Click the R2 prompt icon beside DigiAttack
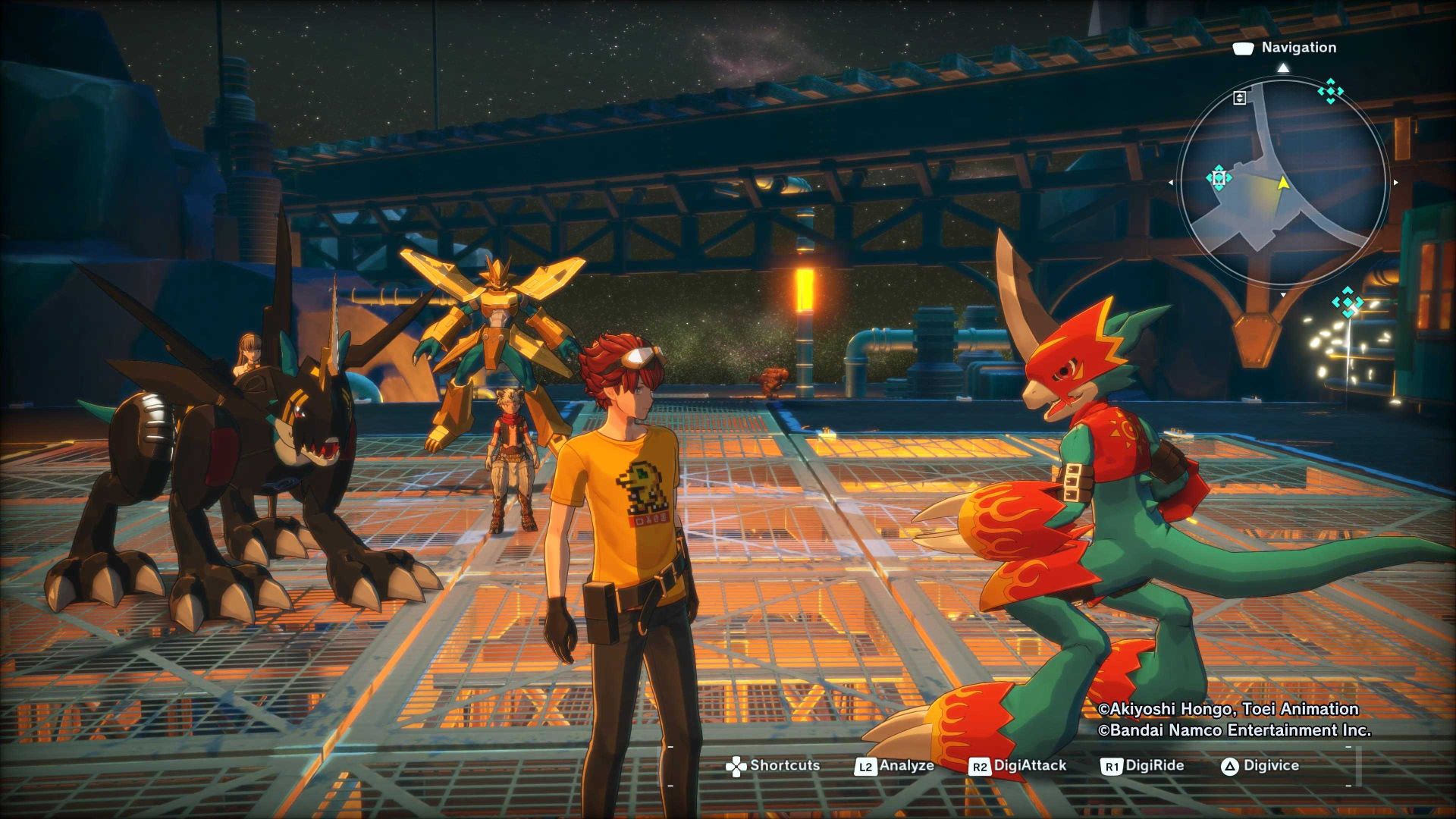Viewport: 1456px width, 819px height. 979,767
